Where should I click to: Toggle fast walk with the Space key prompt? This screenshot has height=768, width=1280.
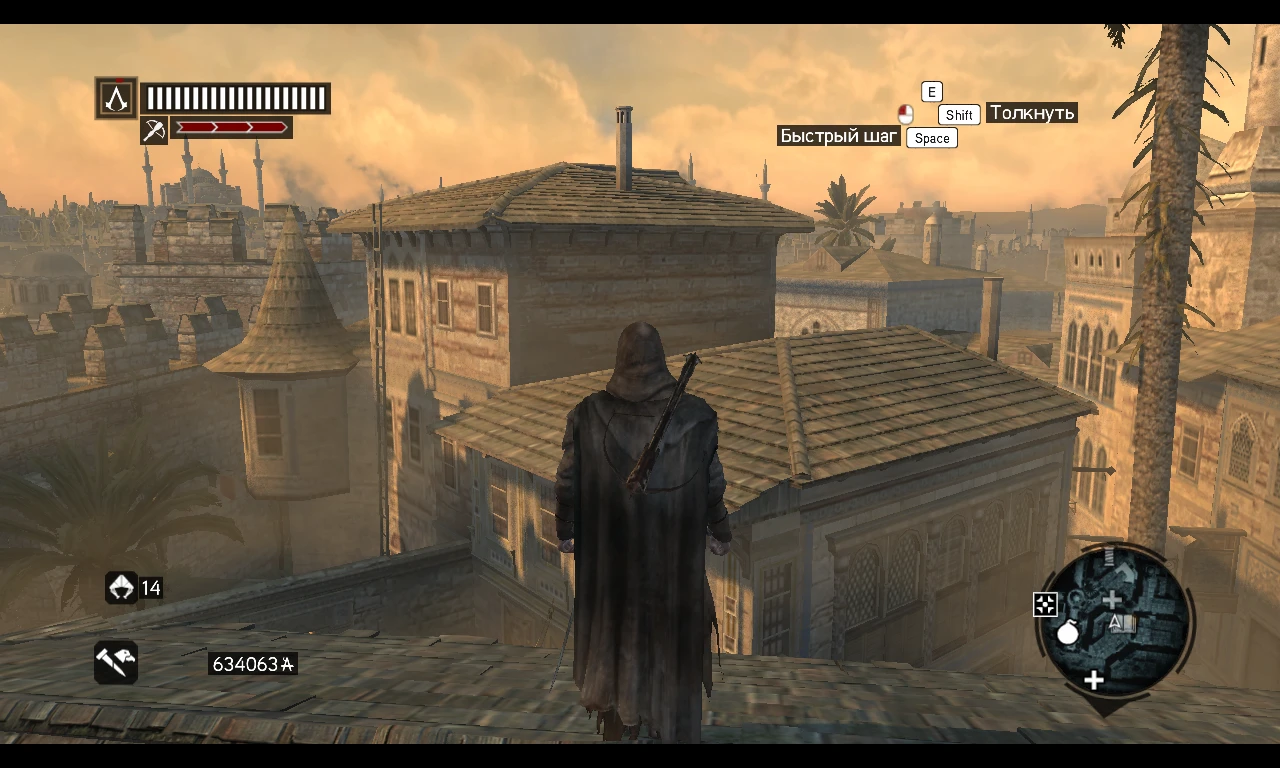(x=931, y=138)
